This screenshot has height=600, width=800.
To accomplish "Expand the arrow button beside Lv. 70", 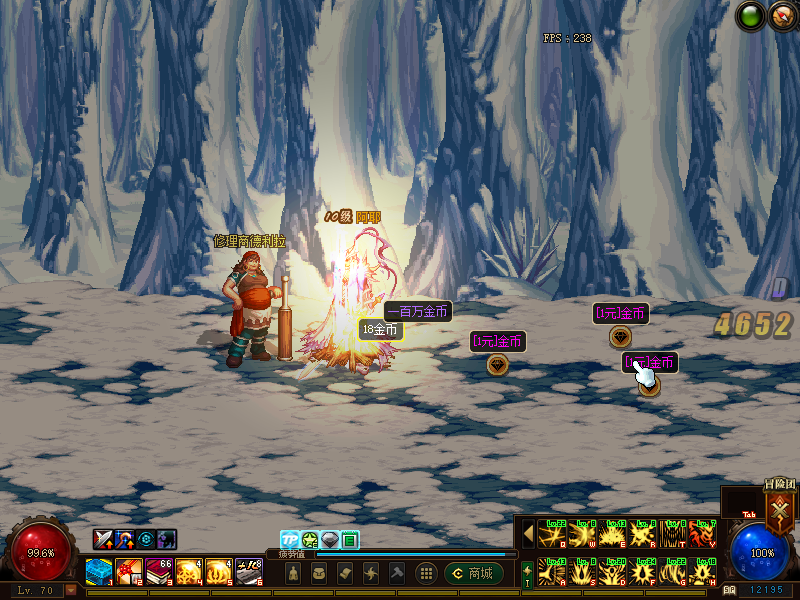I will pos(71,591).
